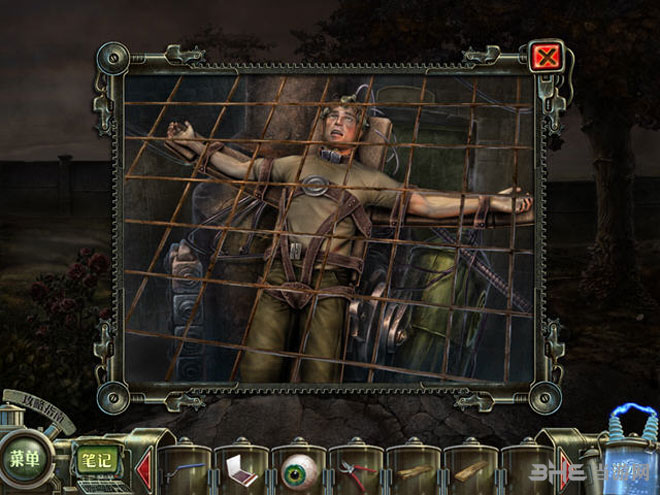Open the 笔记 notes journal
Viewport: 660px width, 495px height.
(x=96, y=461)
